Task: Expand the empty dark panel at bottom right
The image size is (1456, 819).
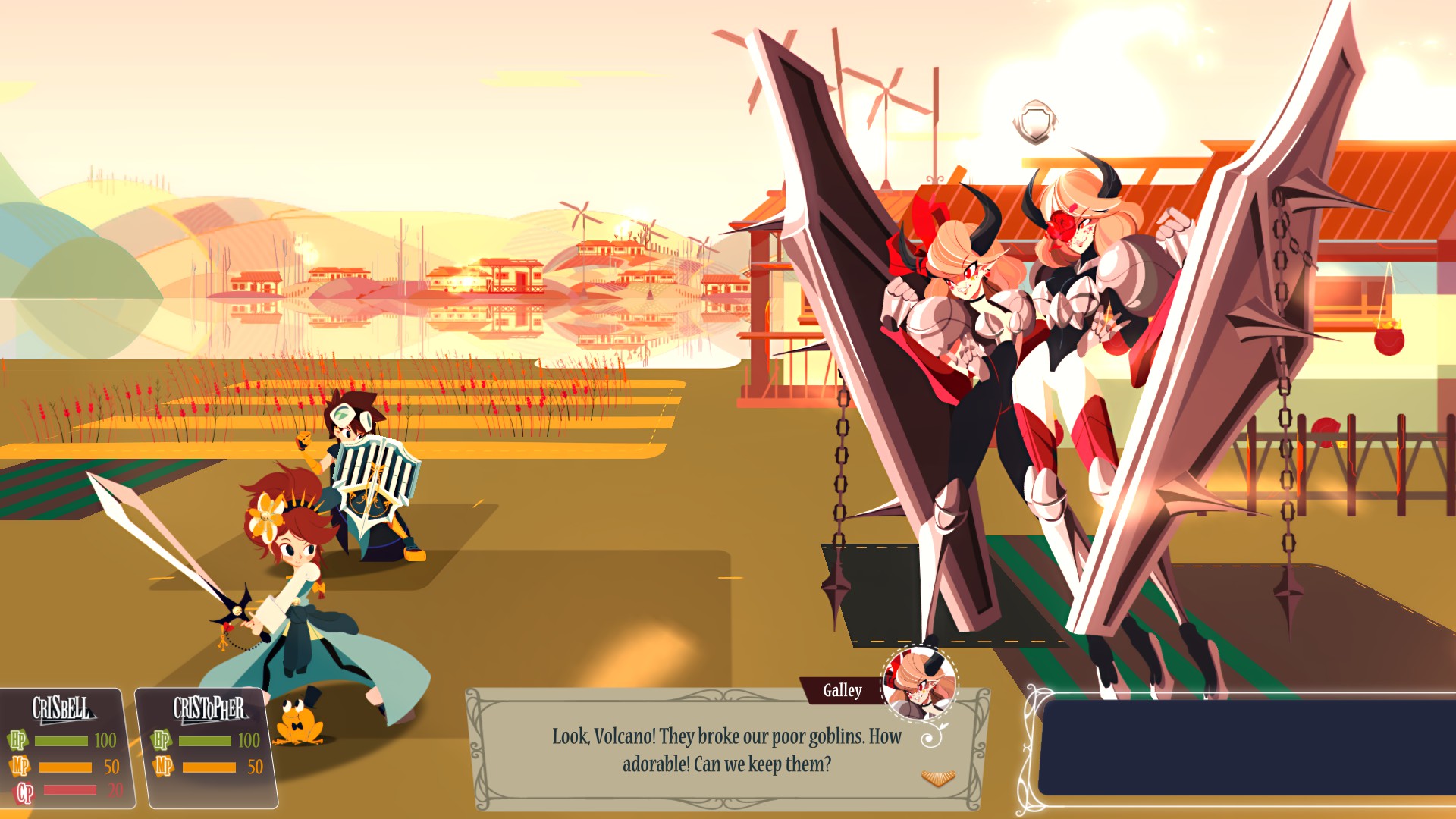Action: coord(1244,747)
